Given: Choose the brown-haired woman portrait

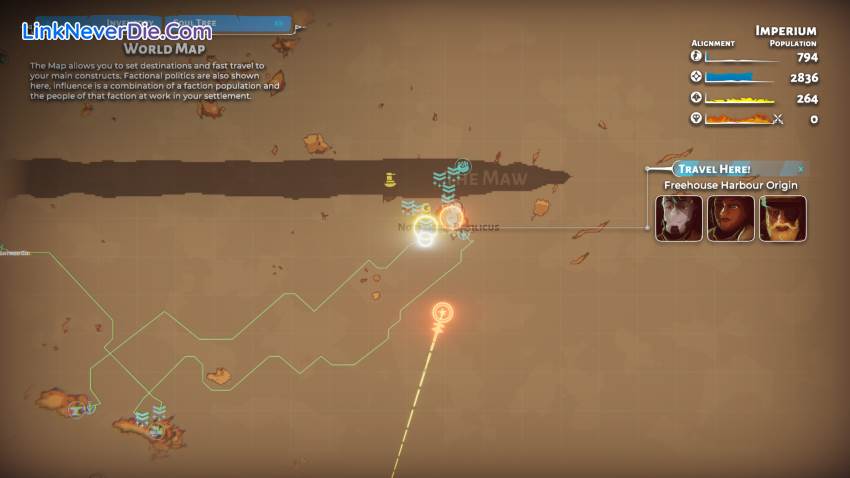Looking at the screenshot, I should [731, 218].
